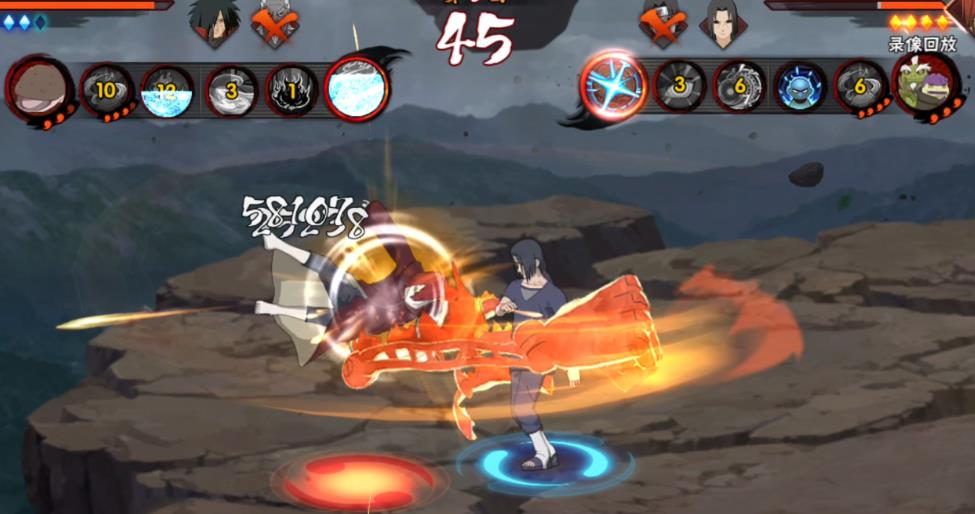Select the gear-shaped skill on cooldown 6
This screenshot has width=975, height=514.
[741, 88]
